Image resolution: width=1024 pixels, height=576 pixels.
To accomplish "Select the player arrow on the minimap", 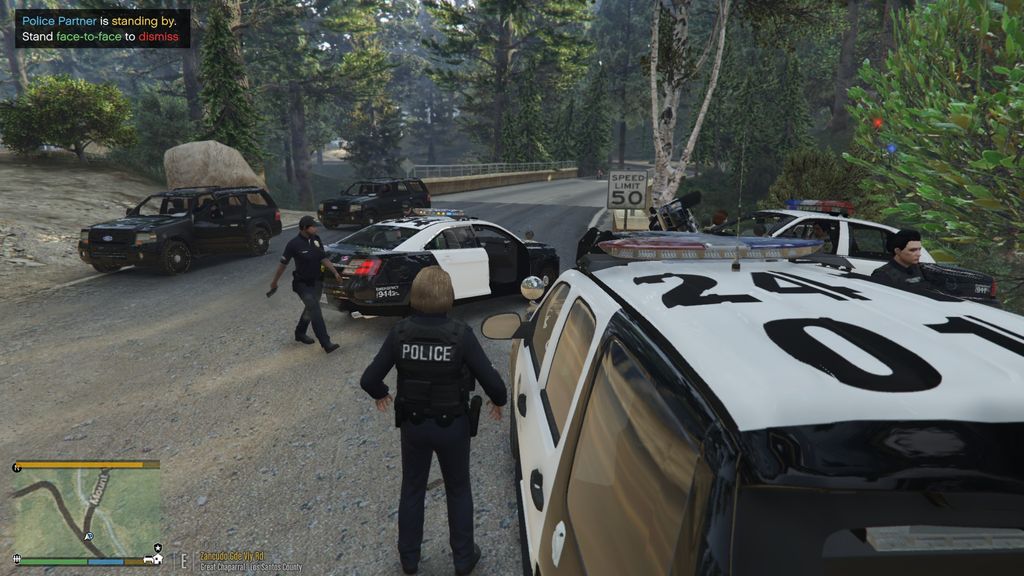I will (89, 537).
